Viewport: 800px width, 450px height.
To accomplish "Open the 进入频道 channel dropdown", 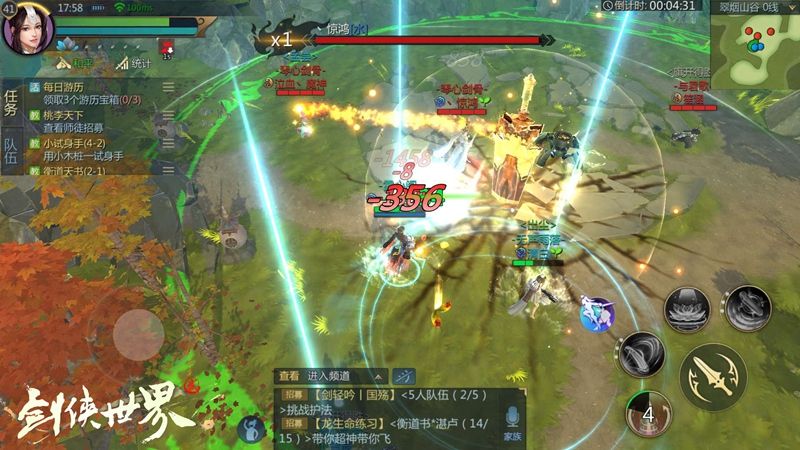I will (345, 376).
